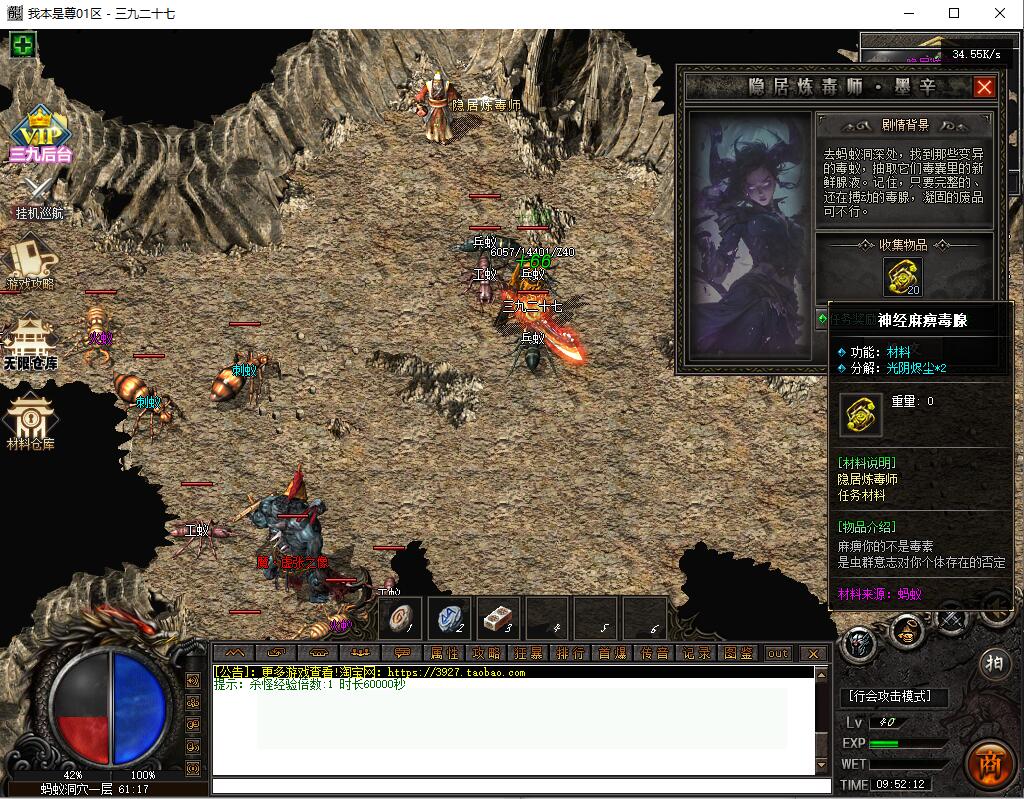Open the 属性 attributes panel
1024x799 pixels.
tap(444, 653)
